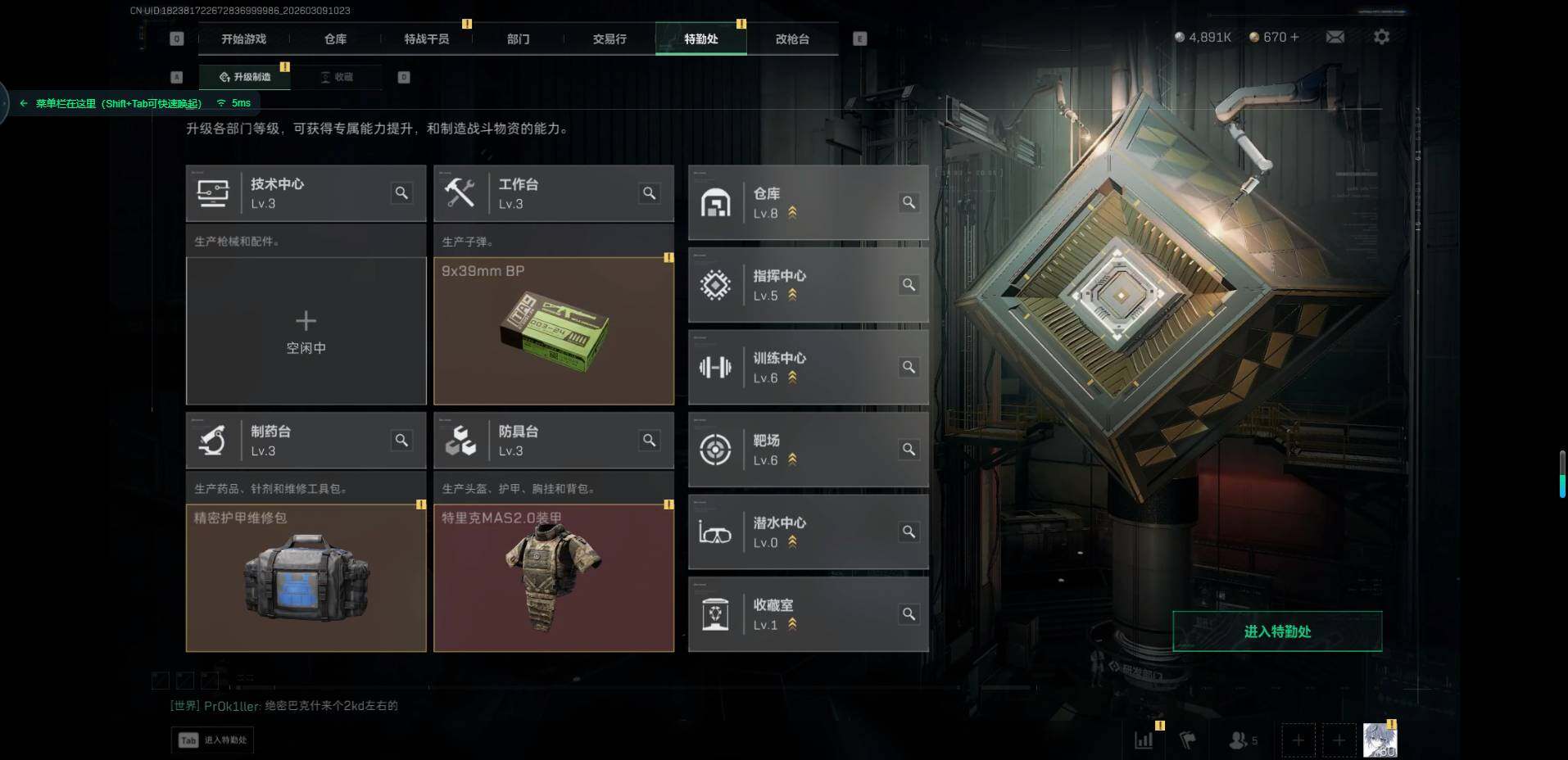The width and height of the screenshot is (1568, 760).
Task: Open the 部门 tab
Action: click(518, 38)
